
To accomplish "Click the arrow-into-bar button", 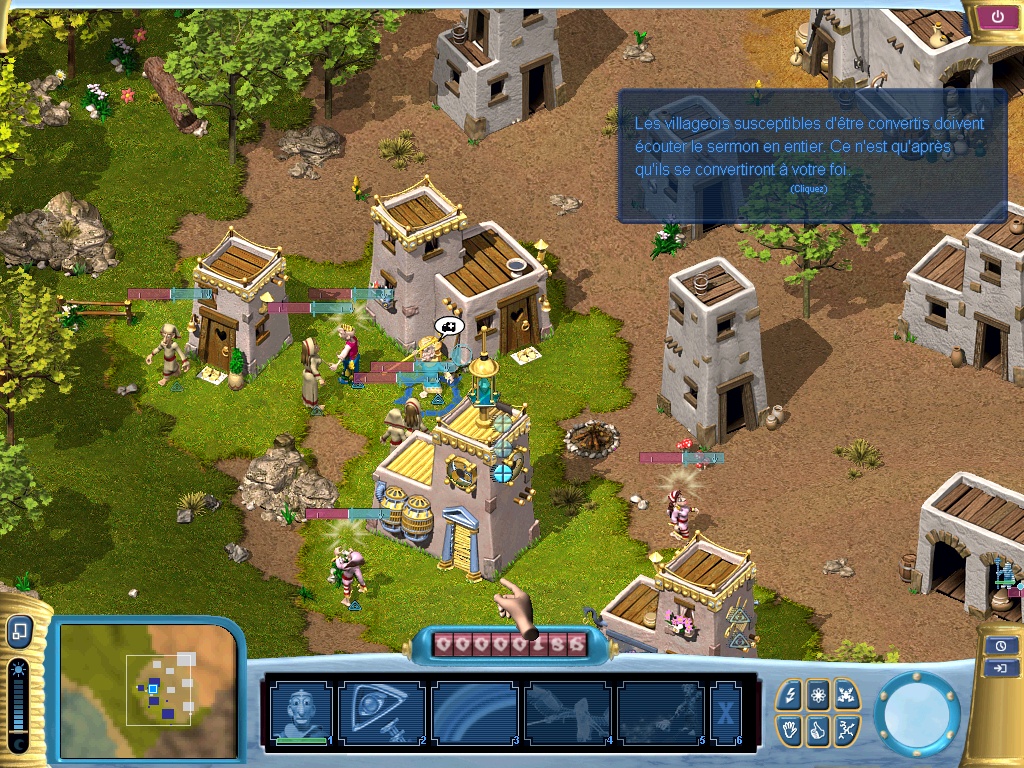I will (1001, 668).
